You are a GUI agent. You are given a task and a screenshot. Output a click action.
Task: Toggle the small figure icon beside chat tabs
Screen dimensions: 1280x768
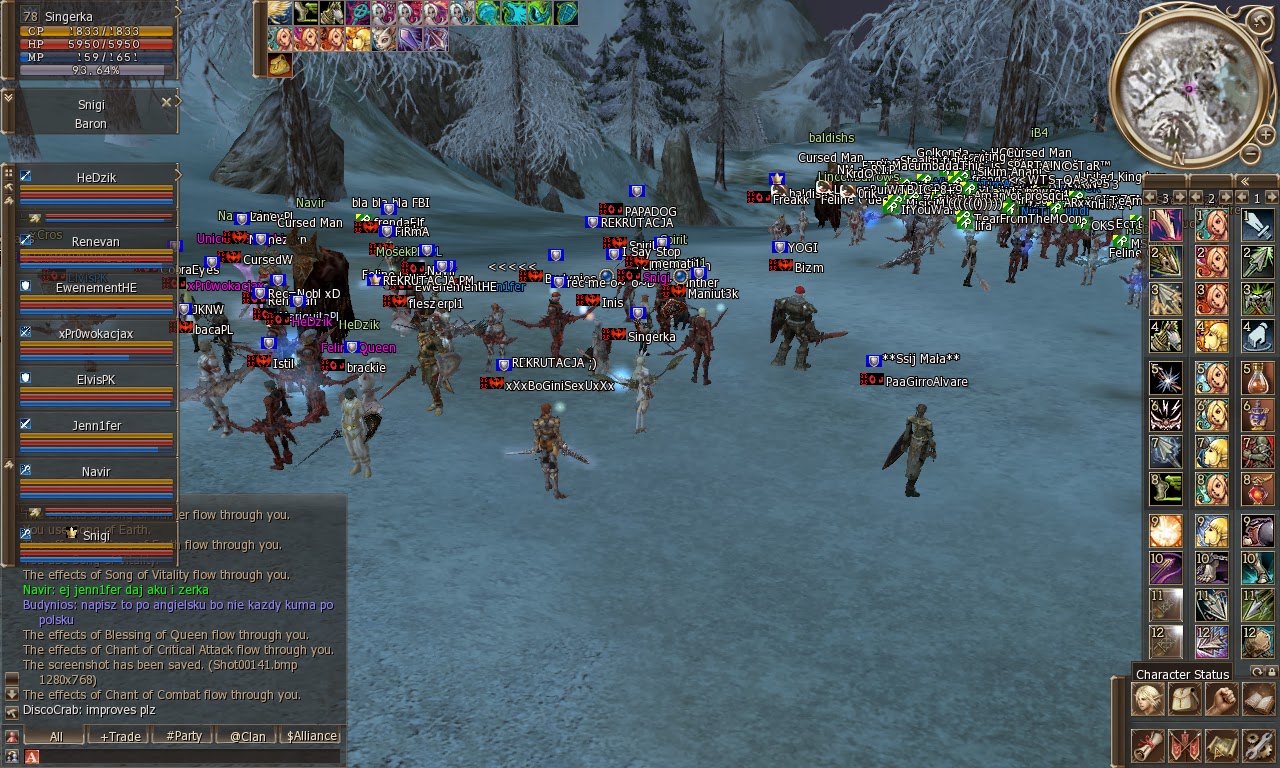[x=11, y=736]
